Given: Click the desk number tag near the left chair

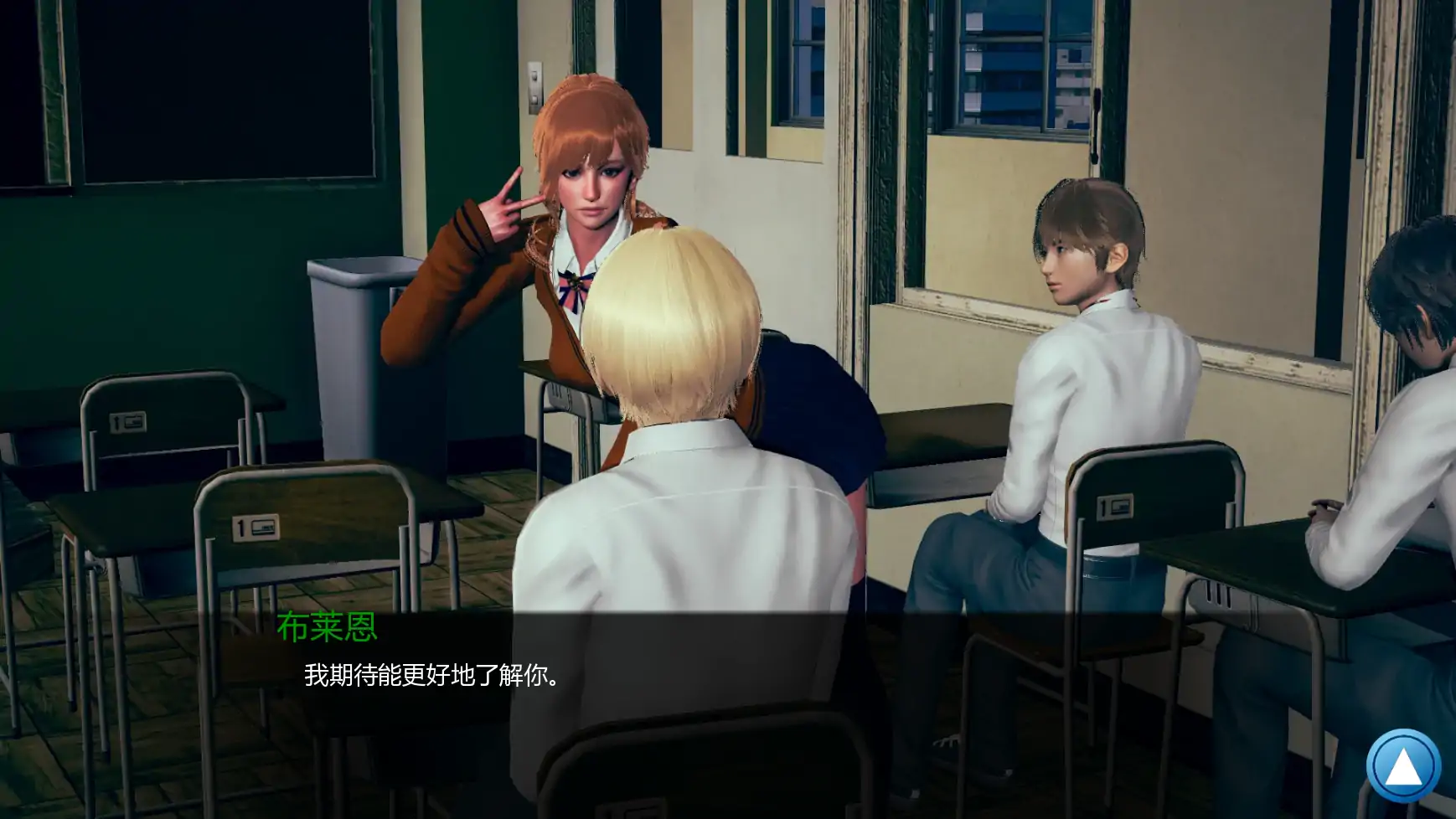Looking at the screenshot, I should click(127, 423).
